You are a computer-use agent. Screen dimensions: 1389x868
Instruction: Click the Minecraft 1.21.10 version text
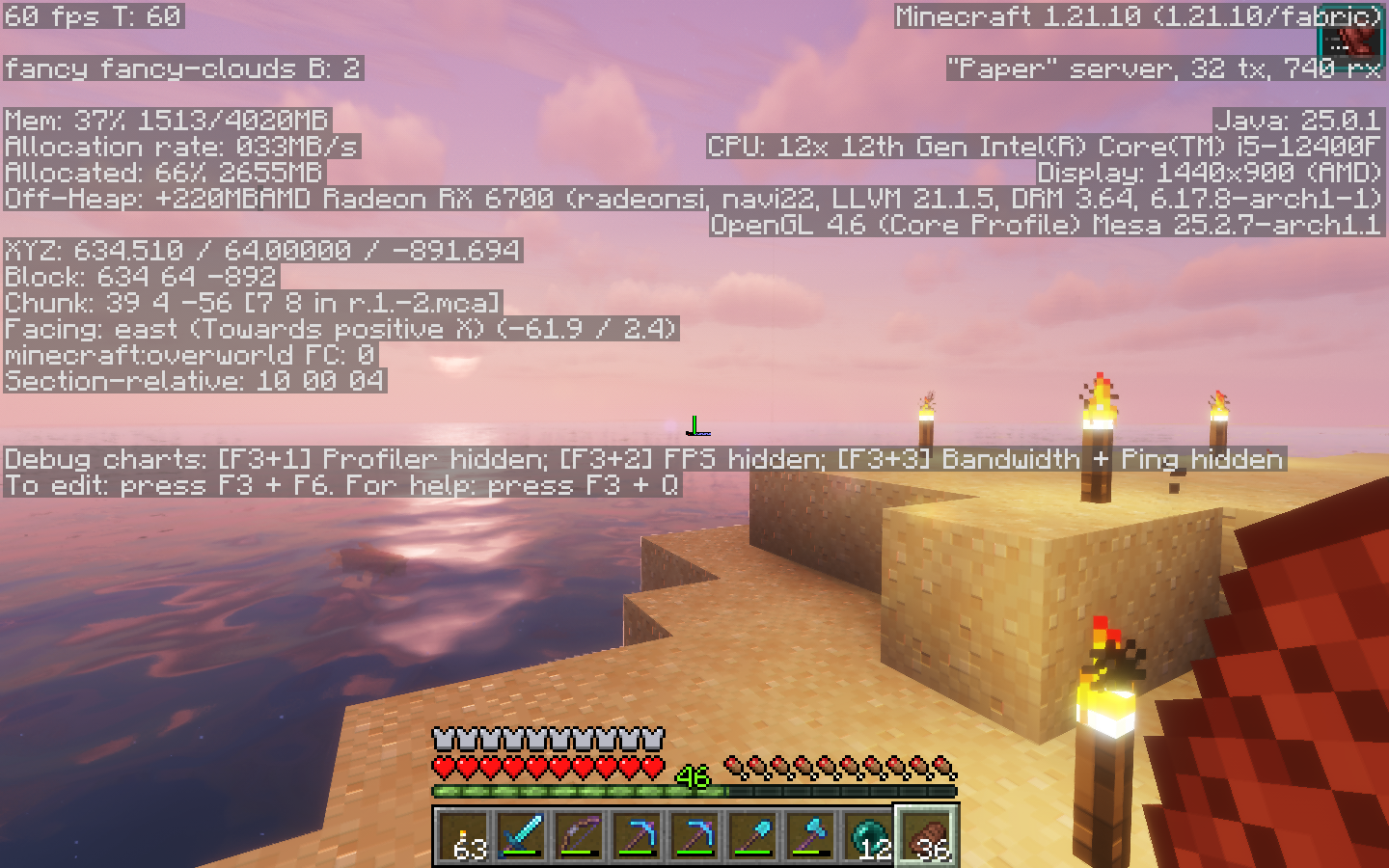1136,15
